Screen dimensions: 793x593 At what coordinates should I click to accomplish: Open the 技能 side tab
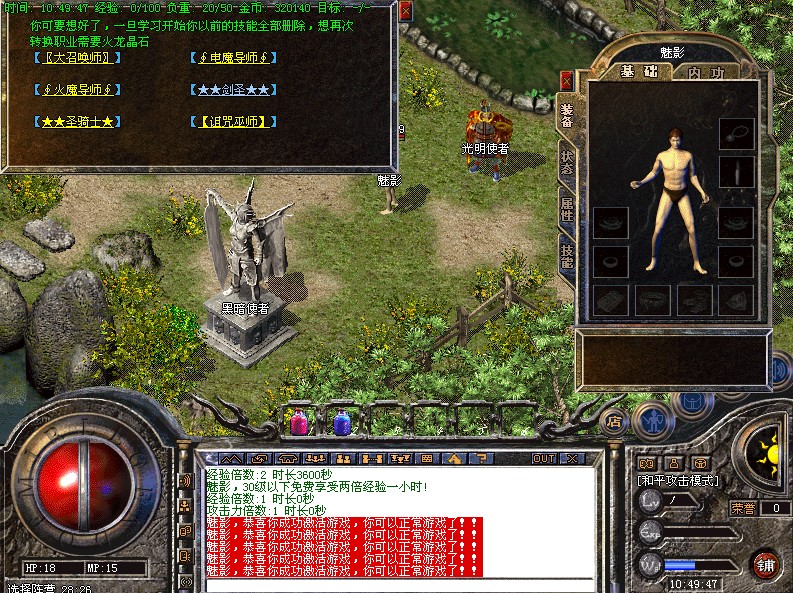point(567,256)
